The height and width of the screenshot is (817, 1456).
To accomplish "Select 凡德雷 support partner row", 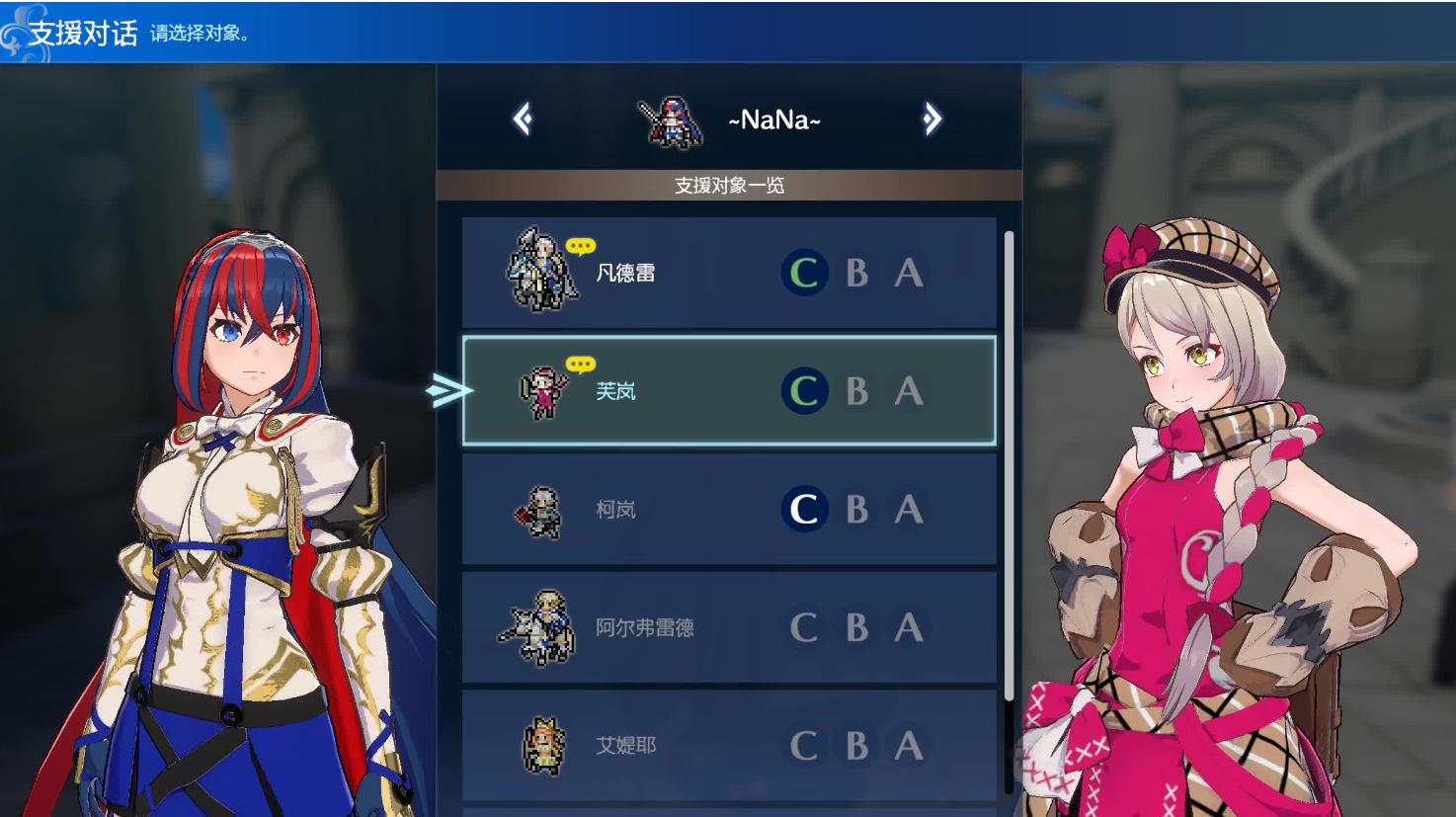I will (728, 273).
